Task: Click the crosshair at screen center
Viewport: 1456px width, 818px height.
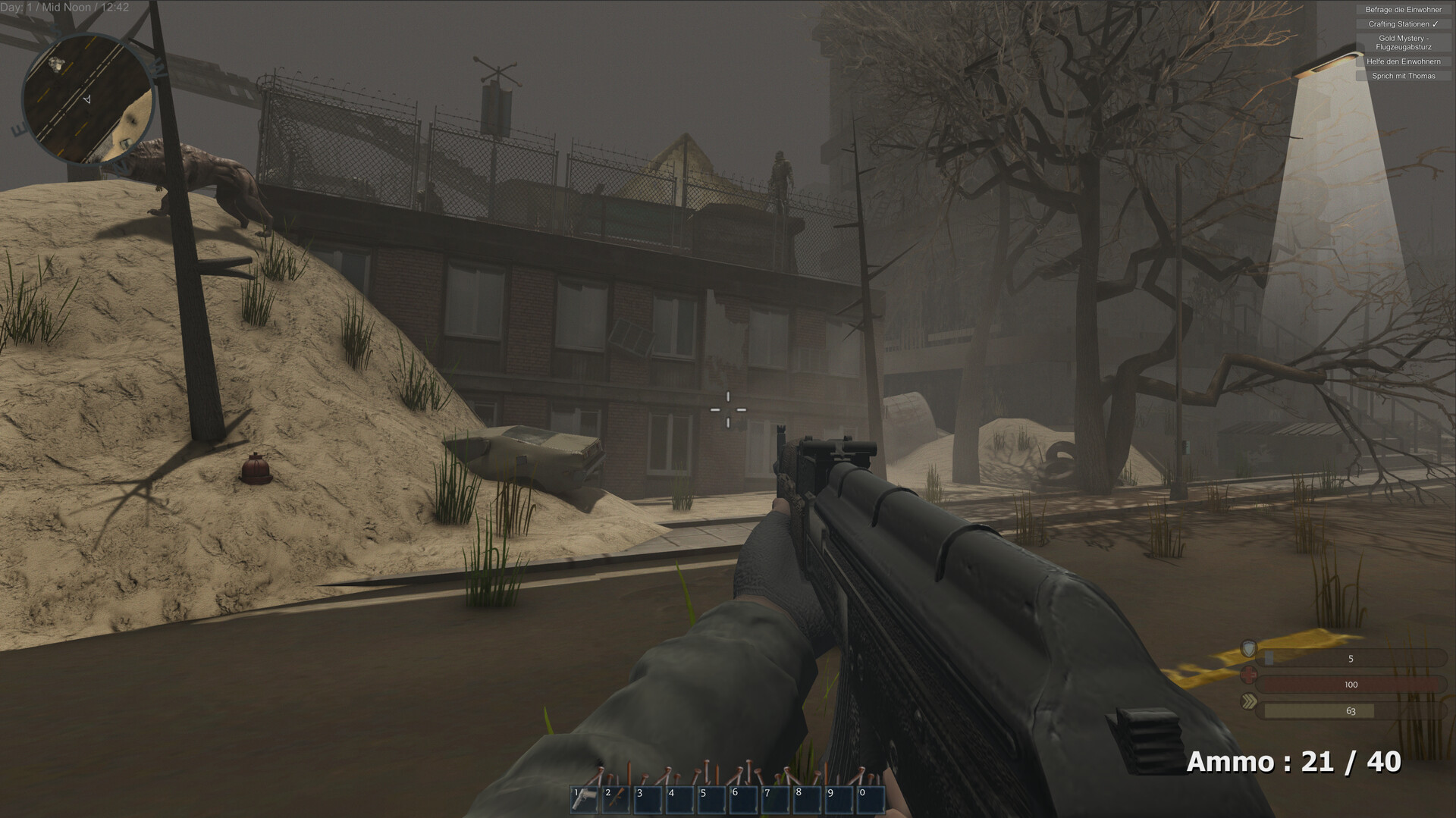Action: pyautogui.click(x=727, y=409)
